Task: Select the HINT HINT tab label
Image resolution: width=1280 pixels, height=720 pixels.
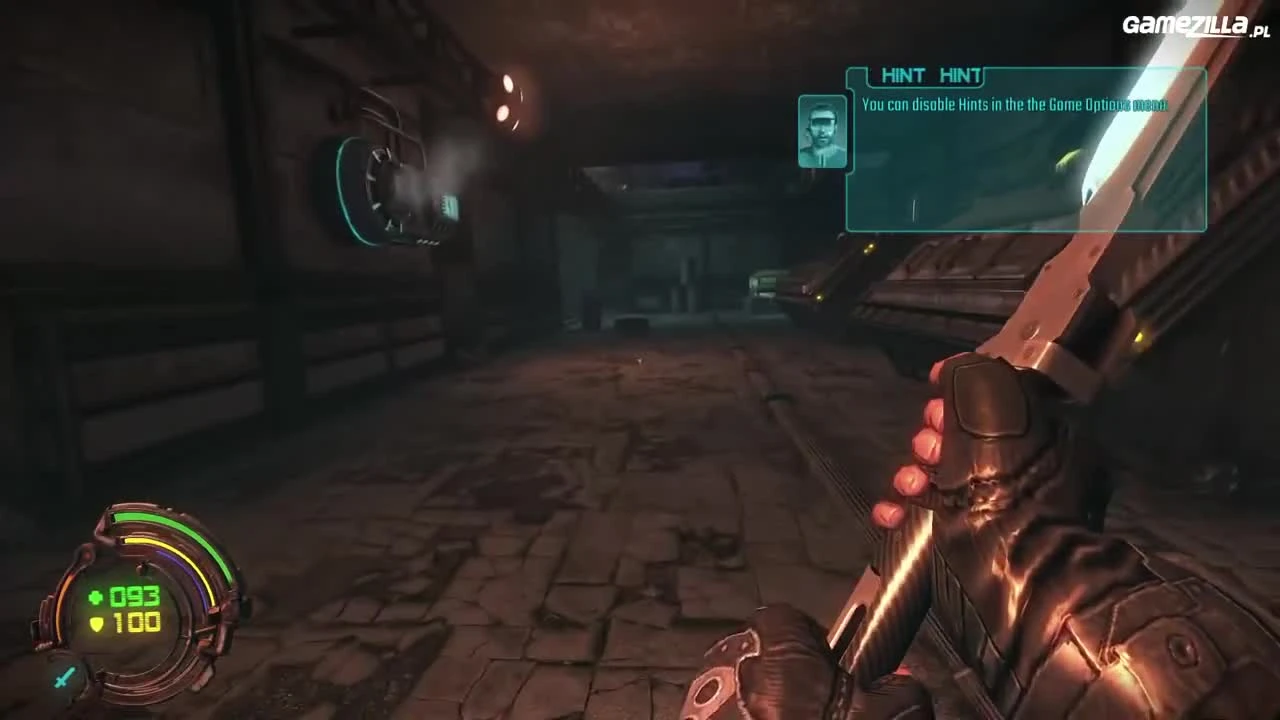Action: [x=930, y=75]
